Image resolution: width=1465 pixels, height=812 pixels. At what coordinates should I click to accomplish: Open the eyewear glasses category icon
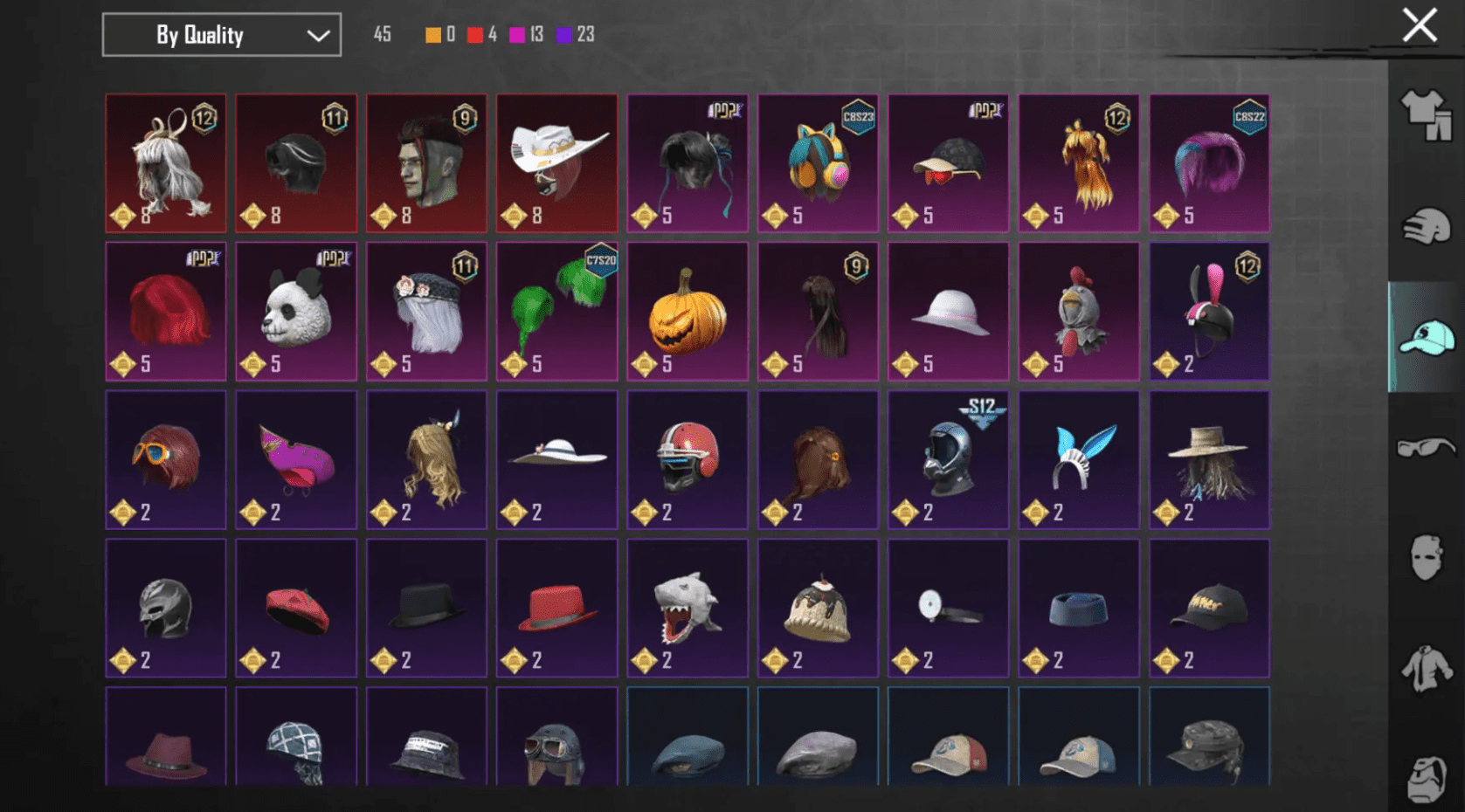click(1425, 447)
